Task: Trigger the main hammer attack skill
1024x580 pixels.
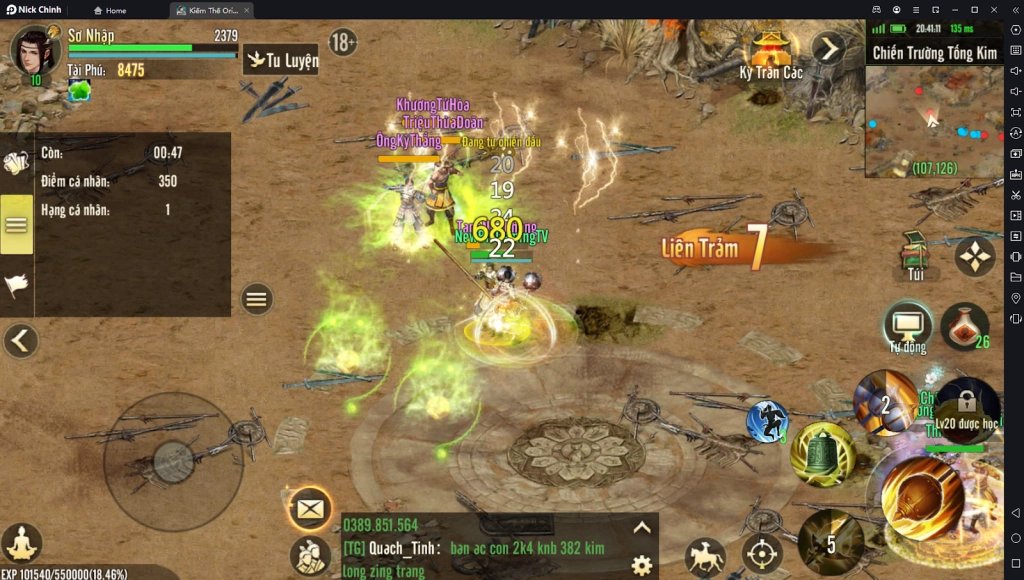Action: [921, 497]
